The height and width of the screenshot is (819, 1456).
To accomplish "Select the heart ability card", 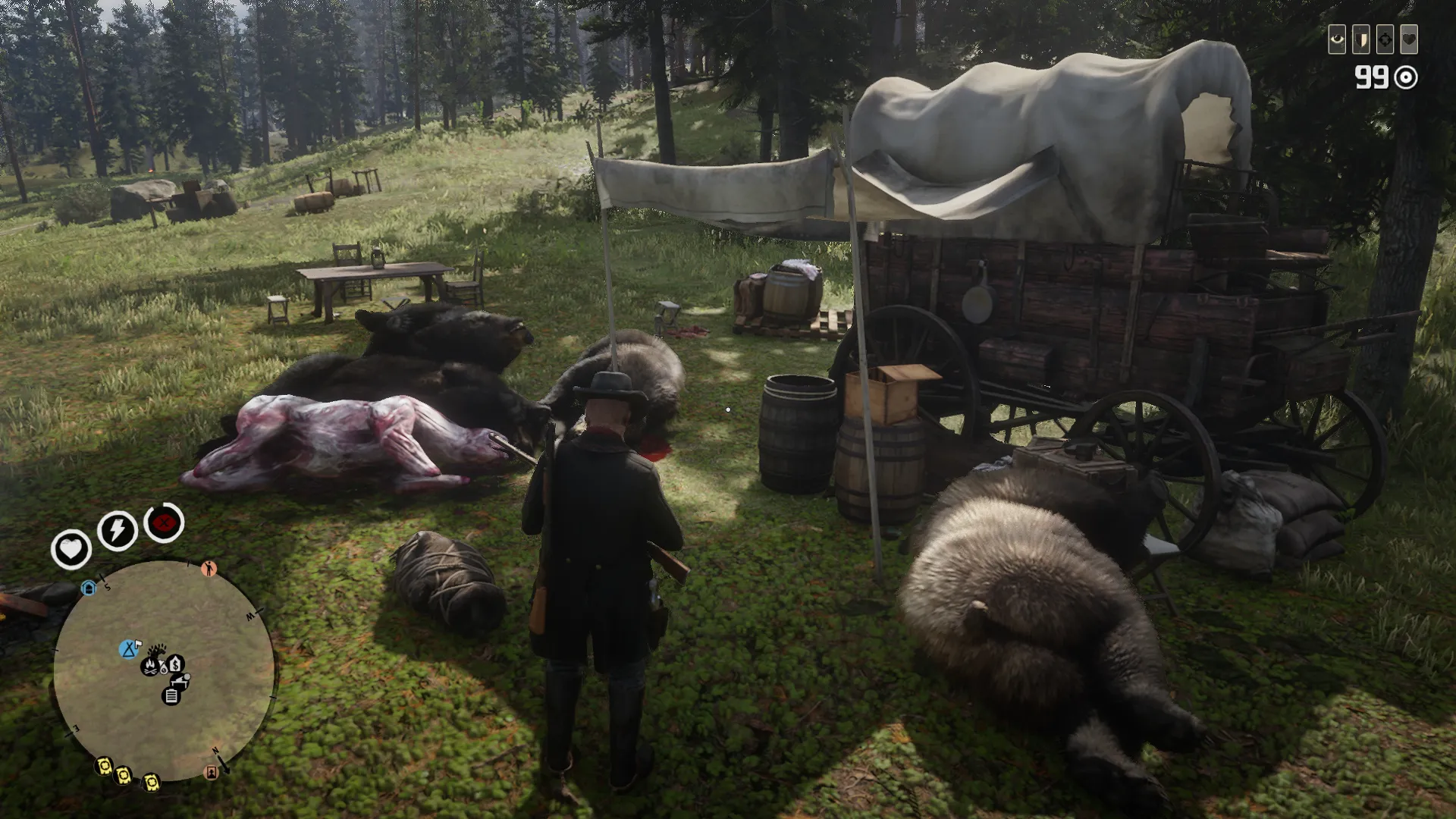I will [x=1409, y=39].
